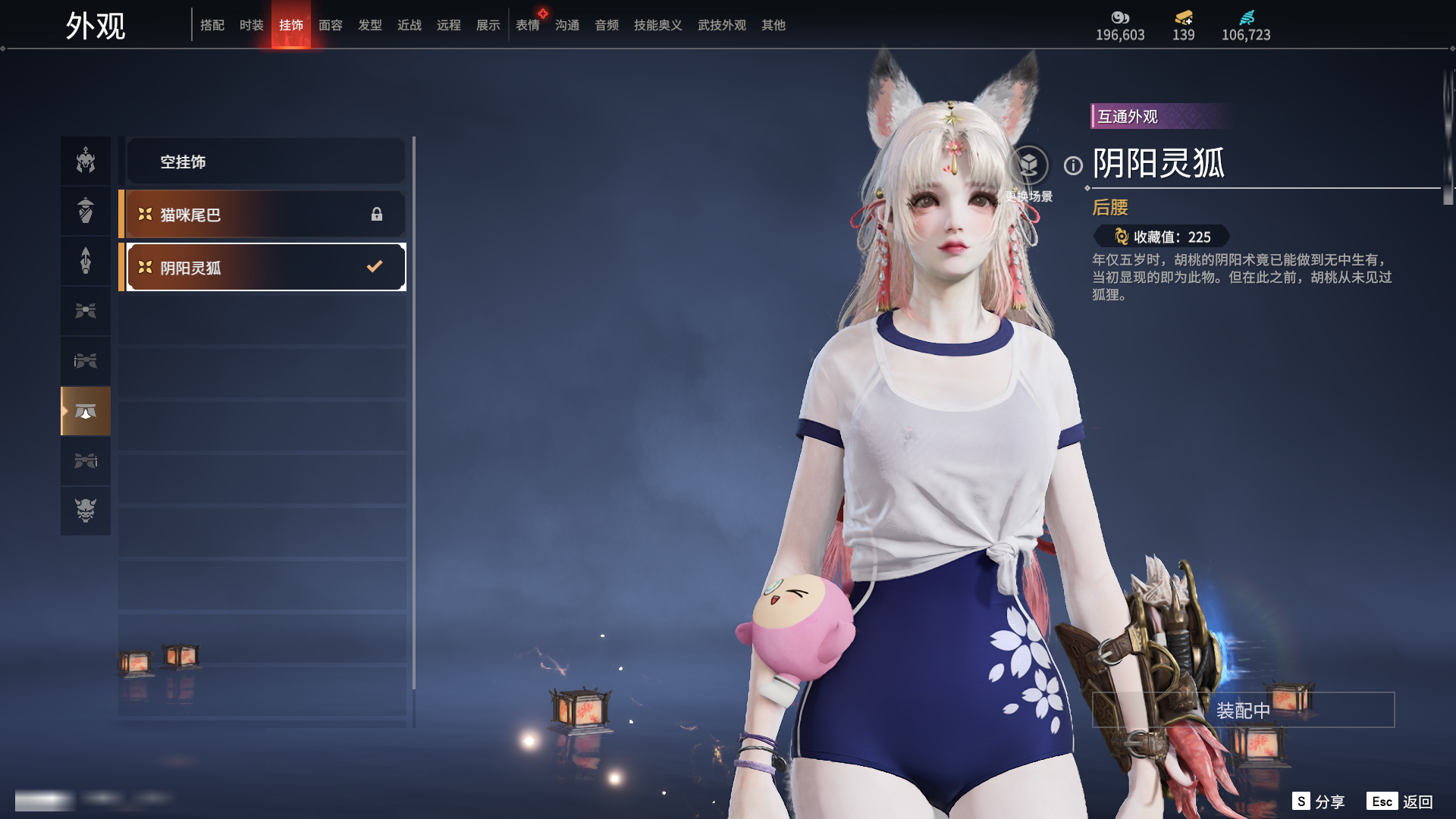This screenshot has height=819, width=1456.
Task: Choose the demon mask accessory category
Action: pos(86,510)
